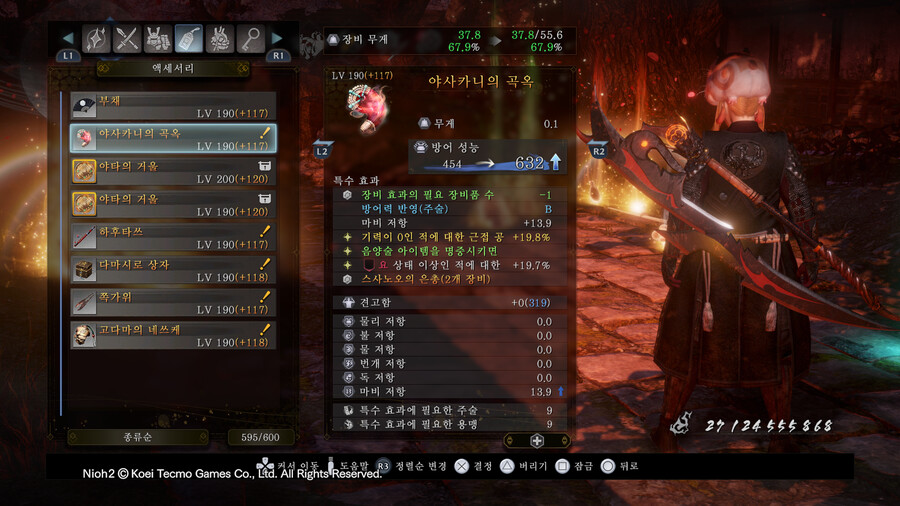Select the LV 200 야타의 거울 entry
The width and height of the screenshot is (900, 506).
pos(172,171)
